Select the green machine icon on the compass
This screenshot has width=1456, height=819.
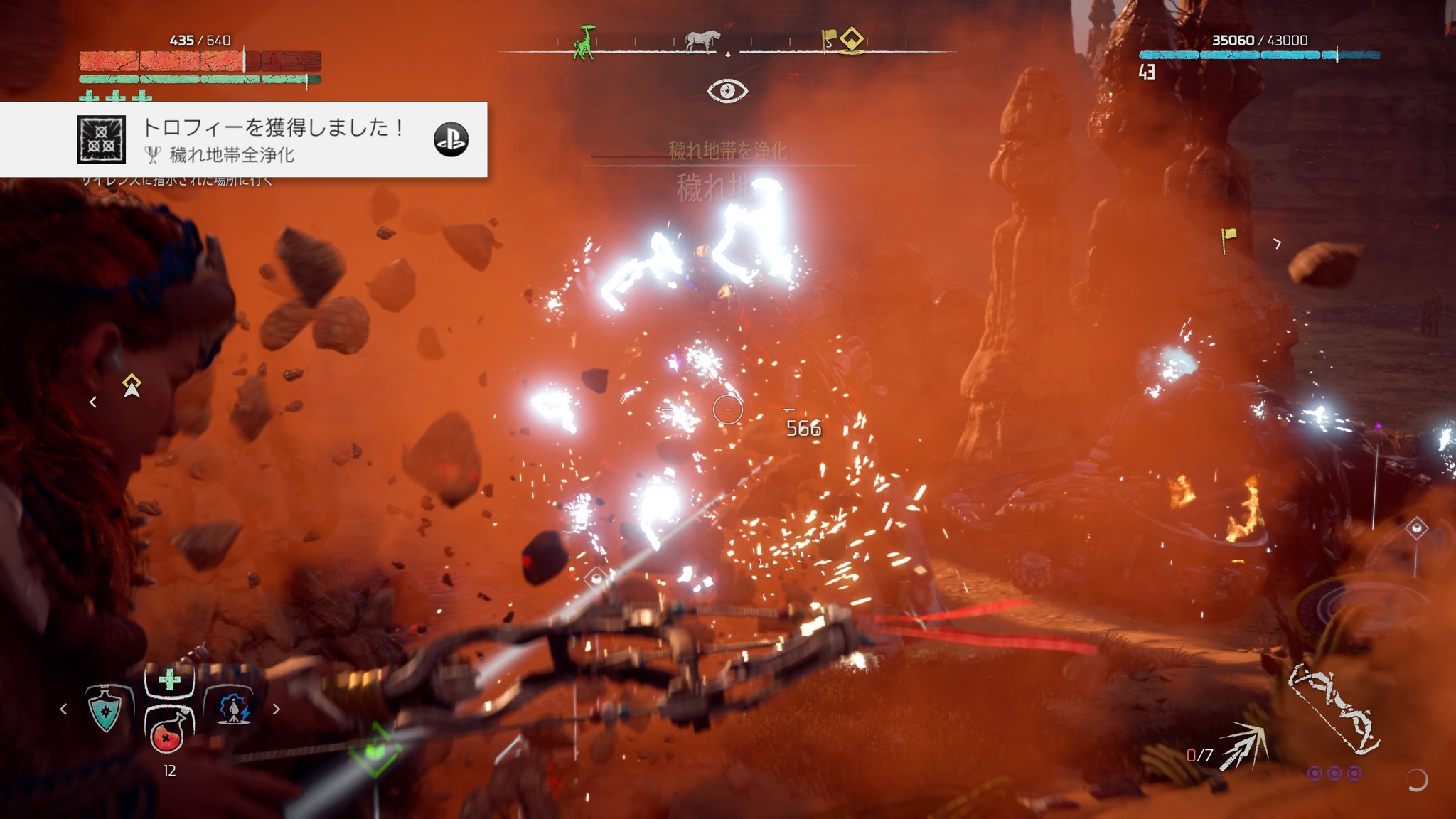tap(585, 43)
